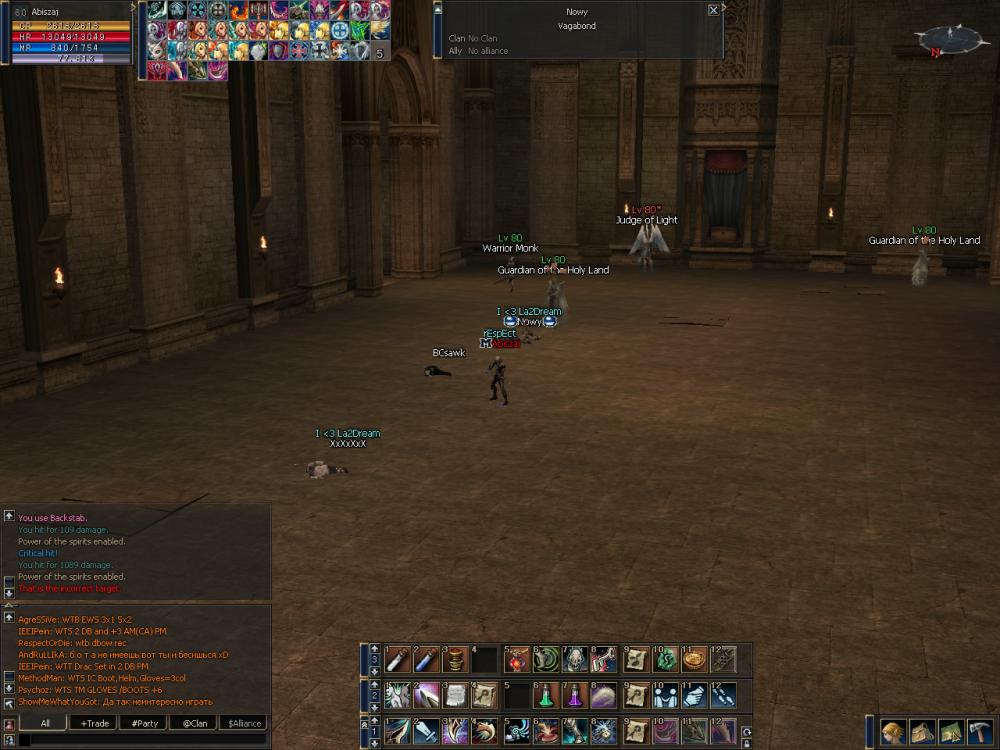This screenshot has width=1000, height=750.
Task: Activate the sword skill in bottom hotbar slot 2
Action: pos(427,731)
